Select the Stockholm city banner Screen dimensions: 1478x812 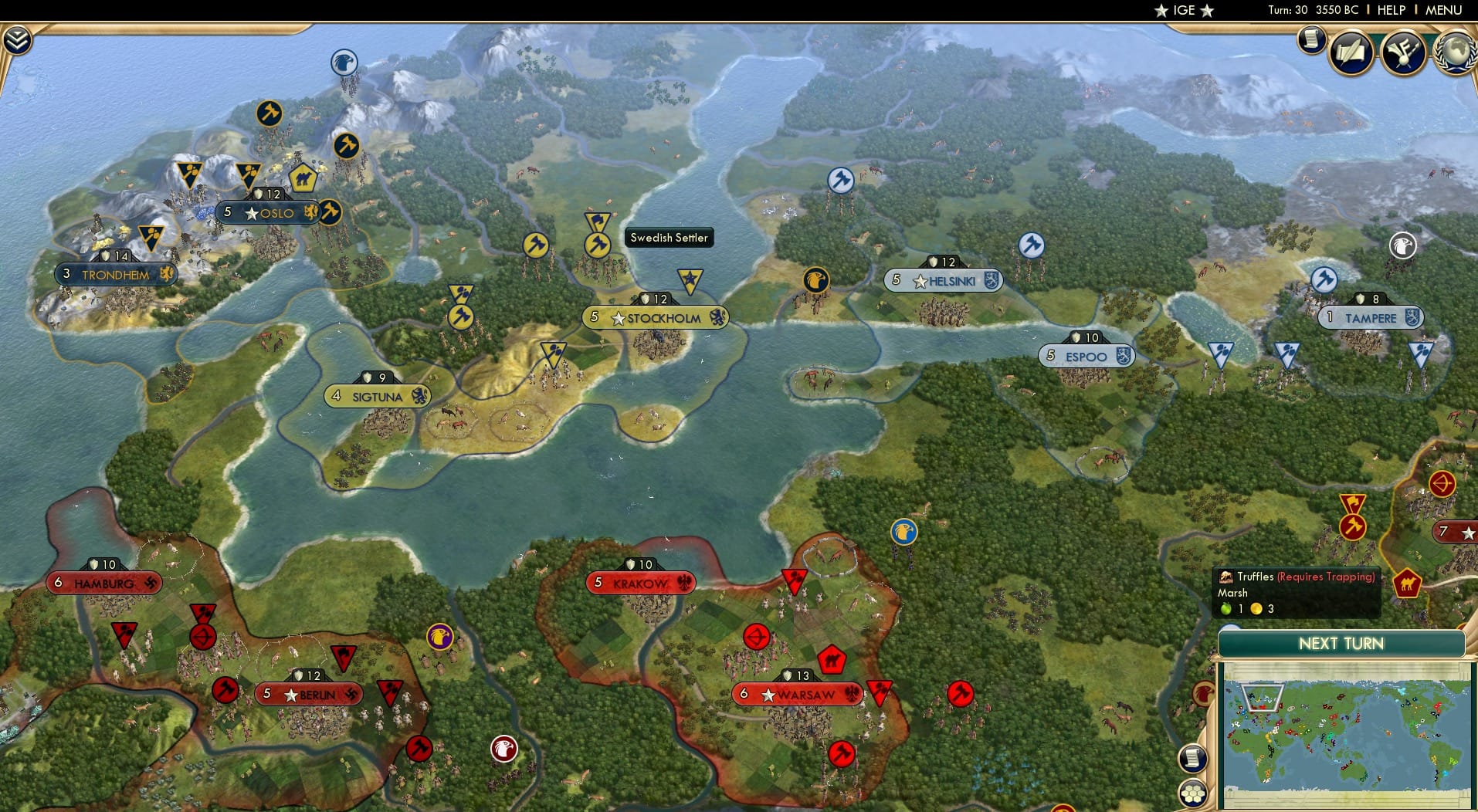click(656, 316)
